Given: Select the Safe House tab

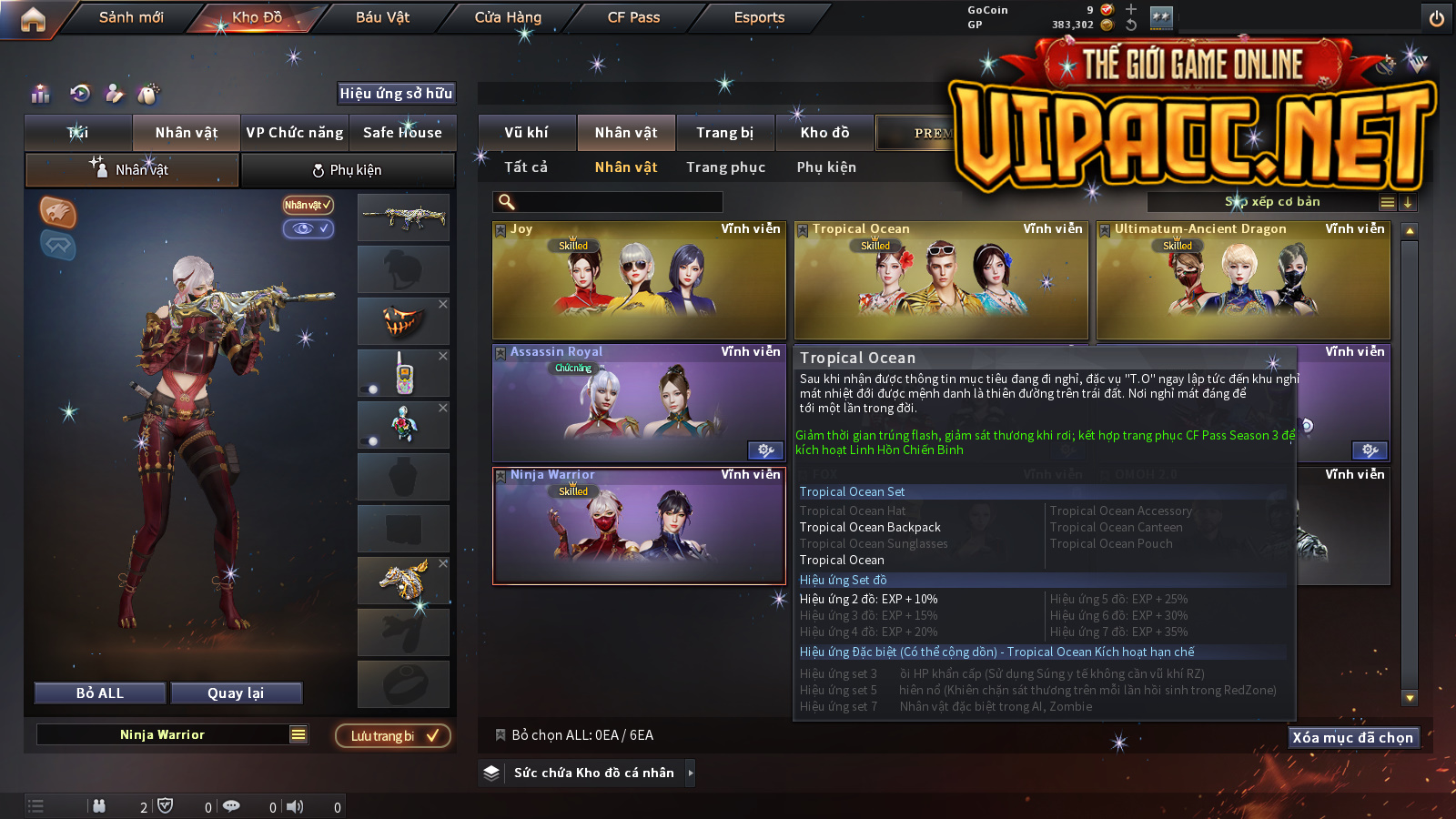Looking at the screenshot, I should 402,133.
